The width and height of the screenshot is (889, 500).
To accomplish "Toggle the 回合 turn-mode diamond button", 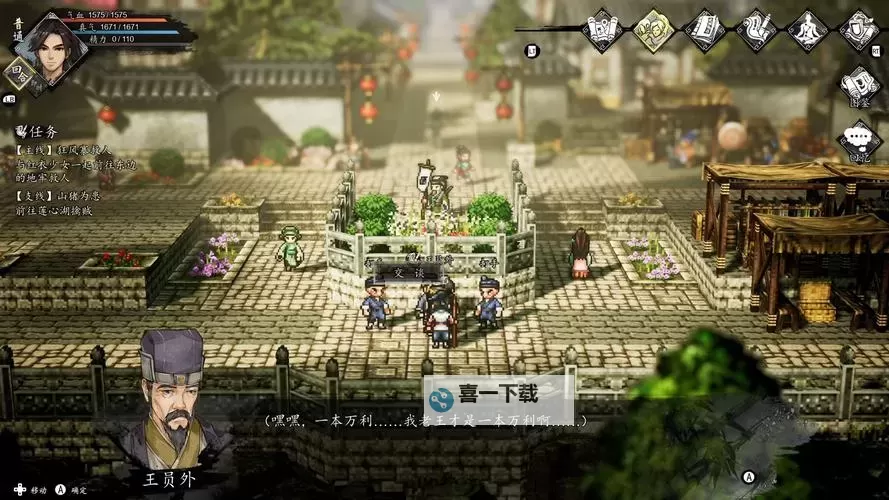I will [x=19, y=74].
